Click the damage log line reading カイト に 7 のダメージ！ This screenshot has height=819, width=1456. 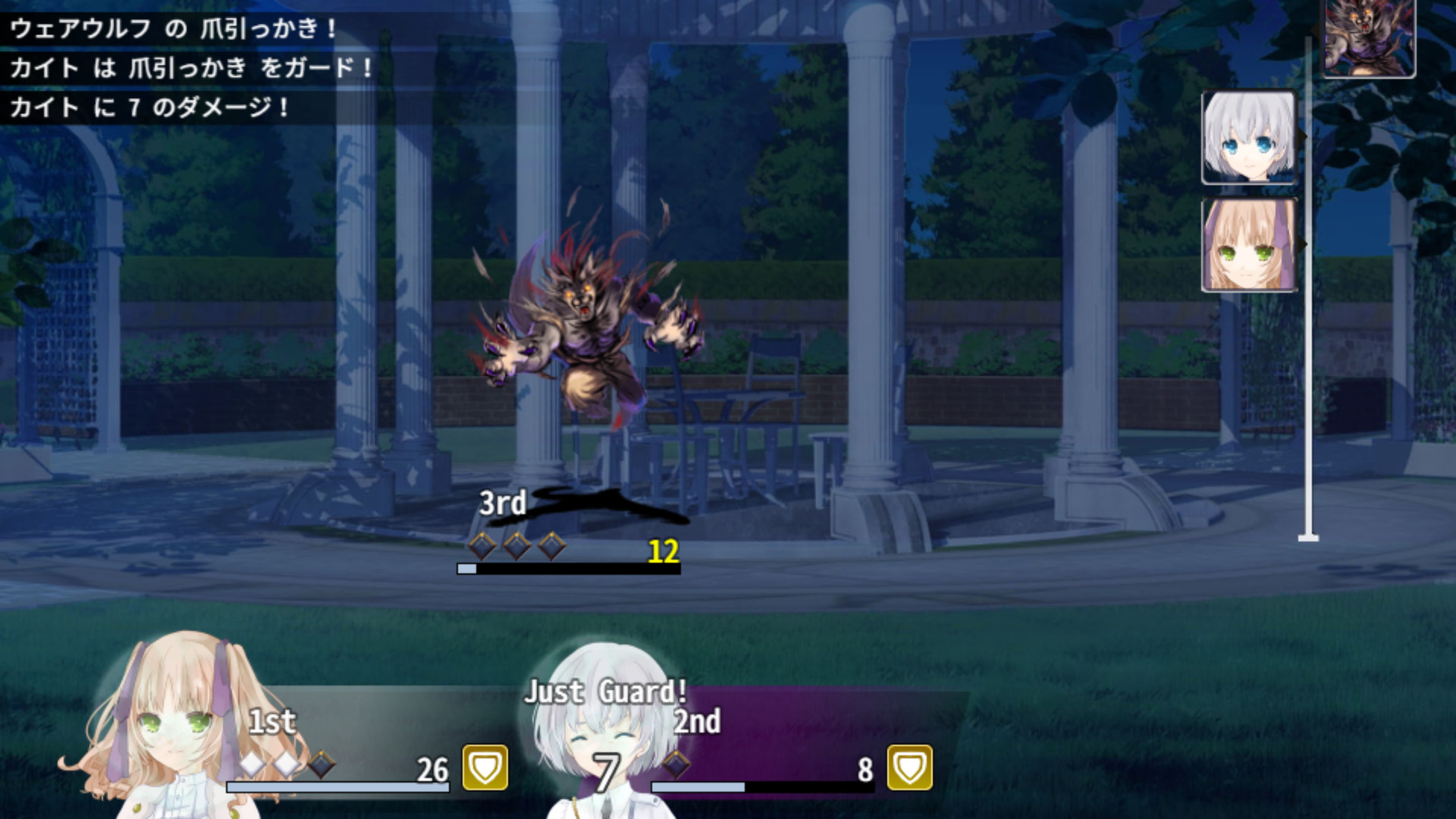pyautogui.click(x=149, y=108)
